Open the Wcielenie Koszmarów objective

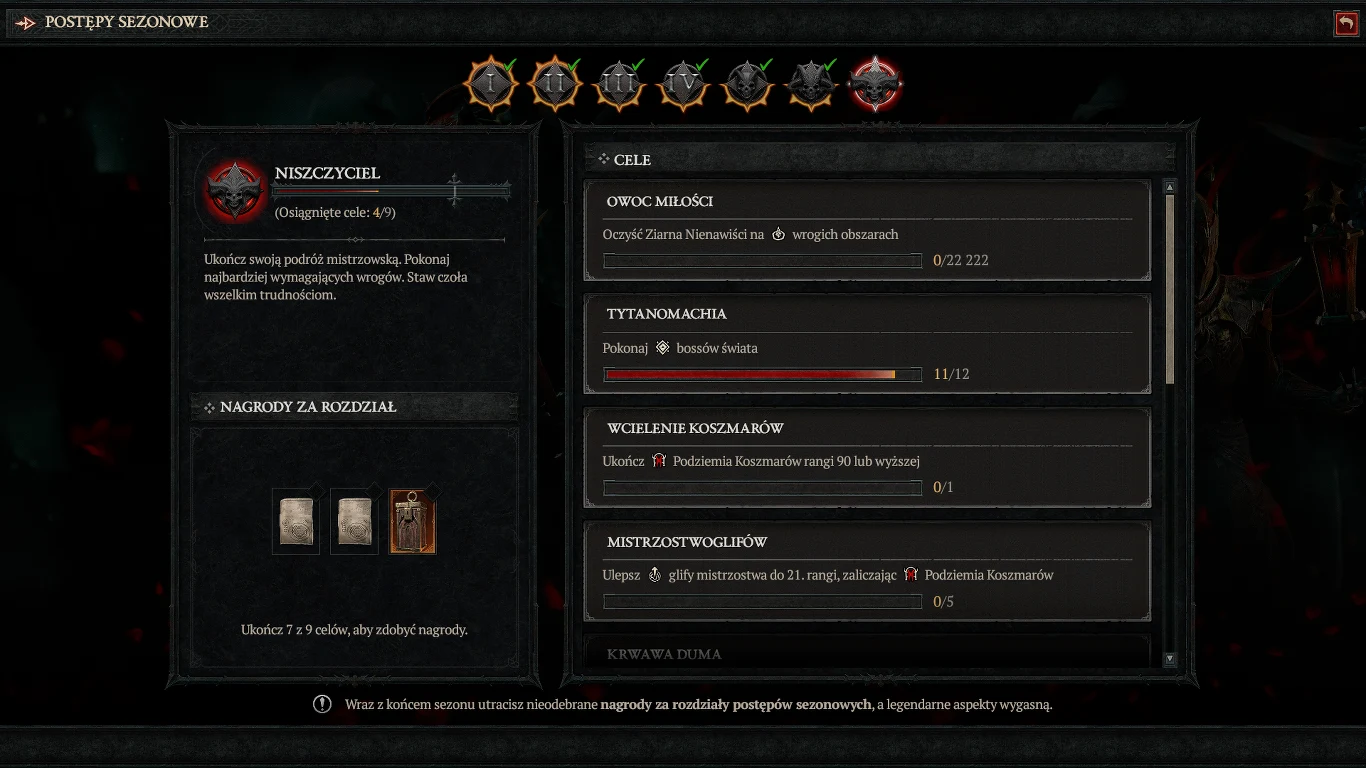(867, 458)
